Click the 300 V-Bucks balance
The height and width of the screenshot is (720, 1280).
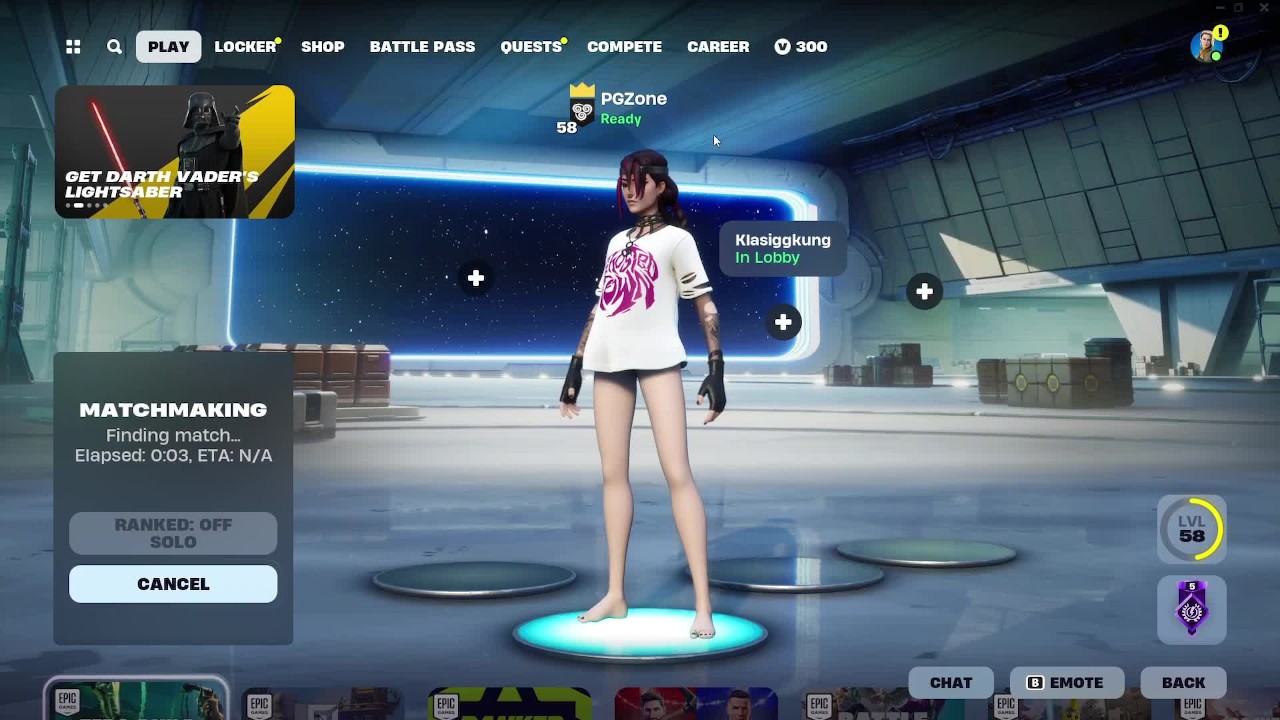801,47
